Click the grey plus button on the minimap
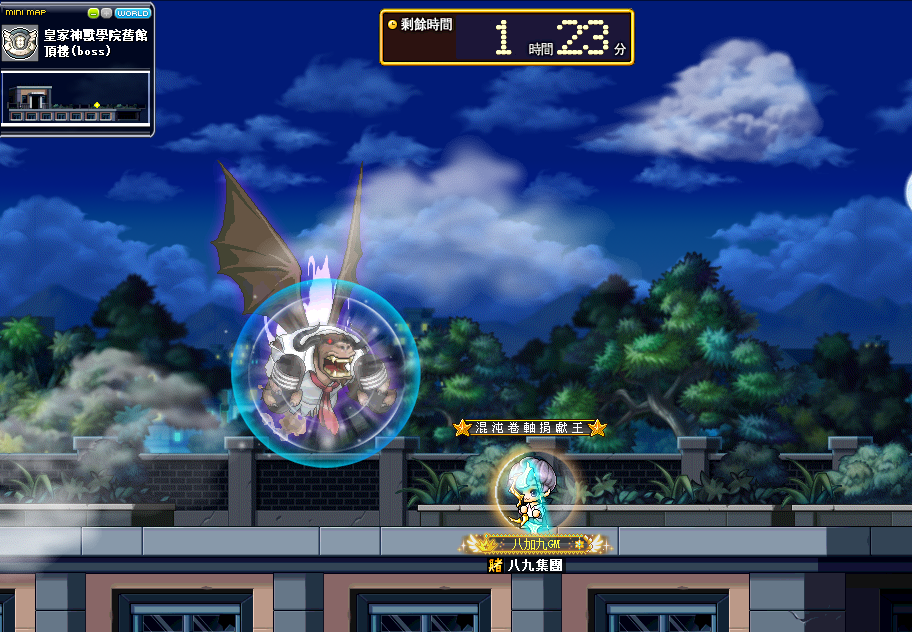 pyautogui.click(x=107, y=13)
